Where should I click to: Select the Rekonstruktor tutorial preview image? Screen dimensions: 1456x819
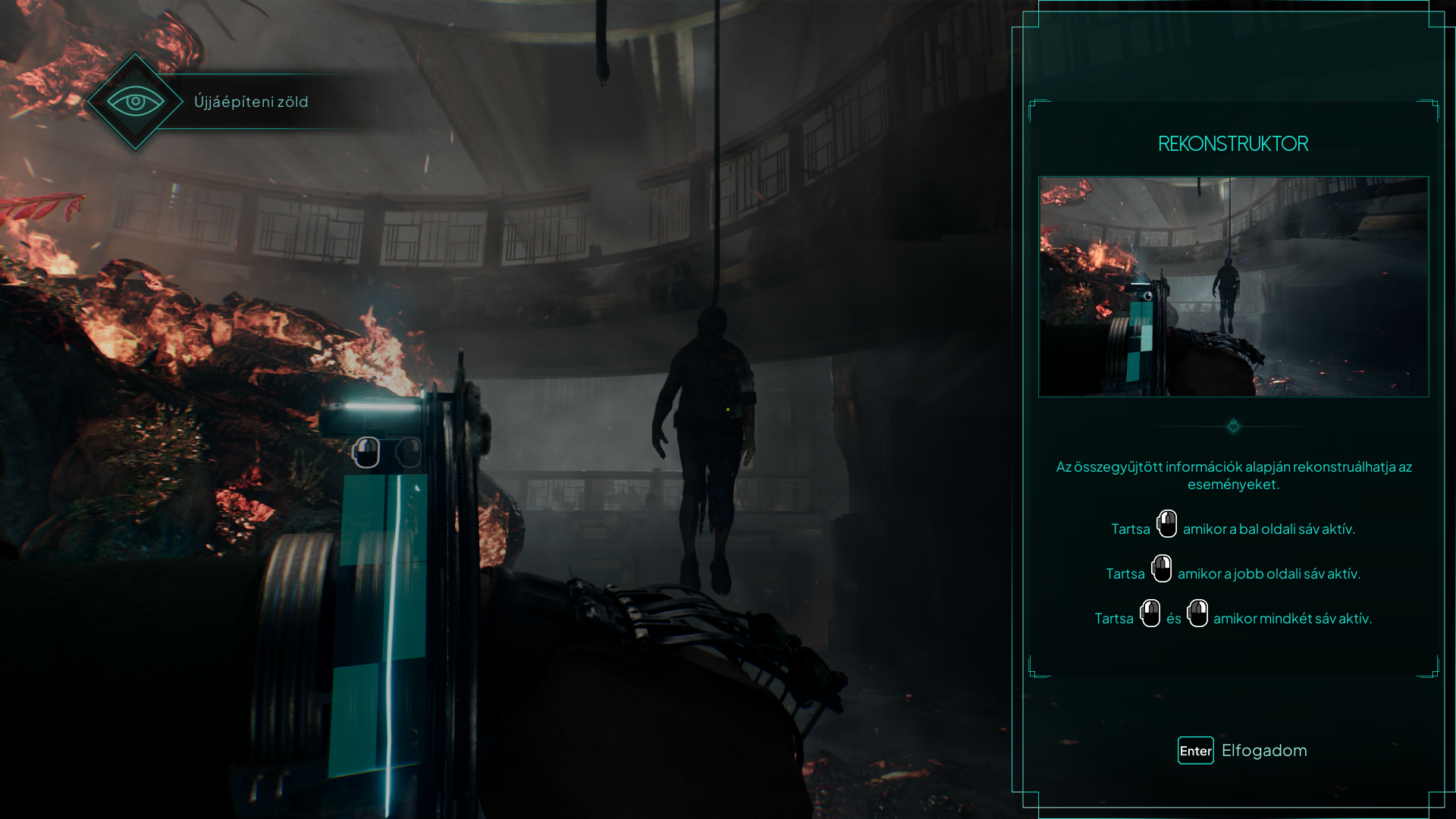1233,287
